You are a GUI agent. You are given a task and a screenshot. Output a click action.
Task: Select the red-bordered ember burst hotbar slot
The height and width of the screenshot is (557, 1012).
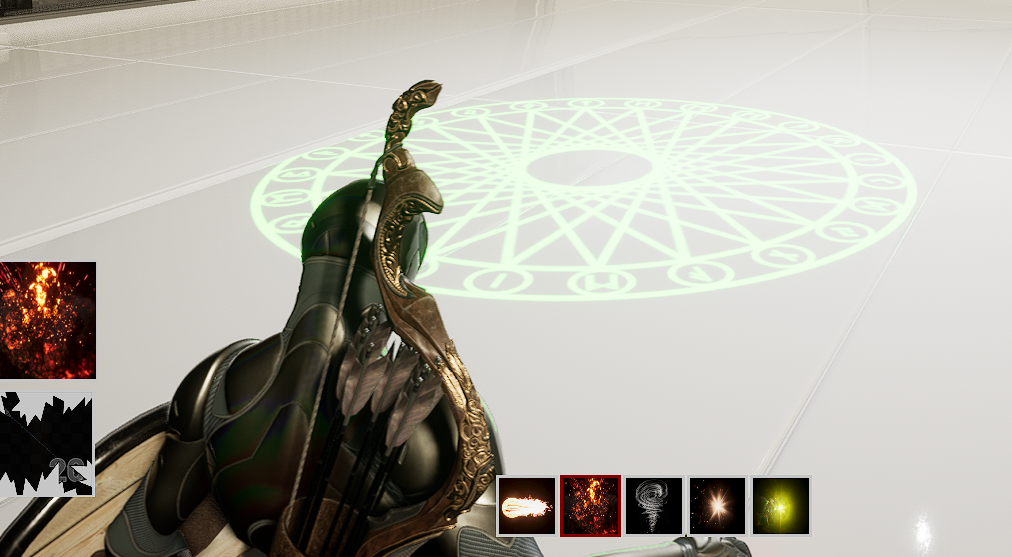pos(590,506)
